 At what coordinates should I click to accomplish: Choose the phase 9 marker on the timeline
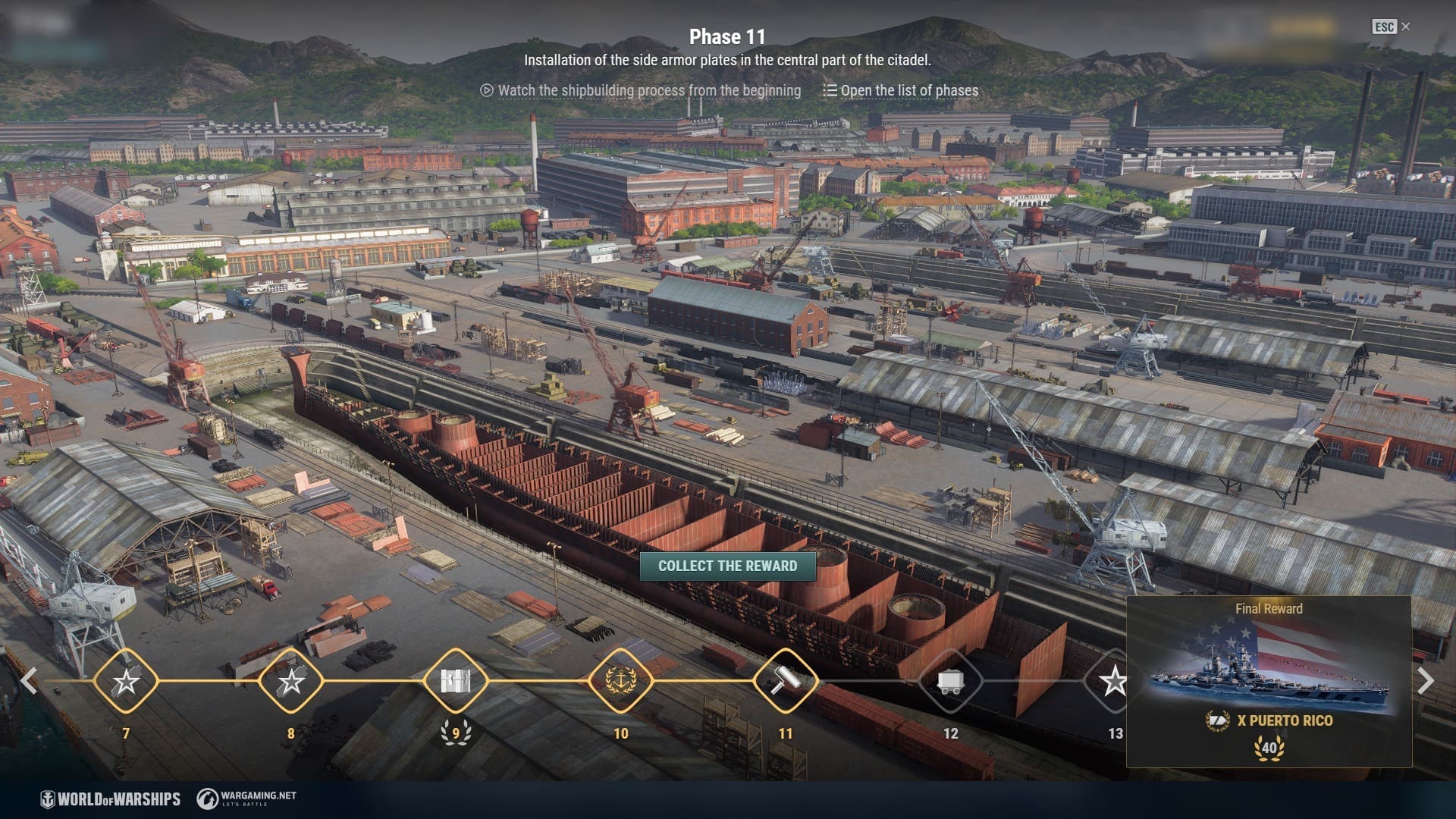pyautogui.click(x=456, y=681)
